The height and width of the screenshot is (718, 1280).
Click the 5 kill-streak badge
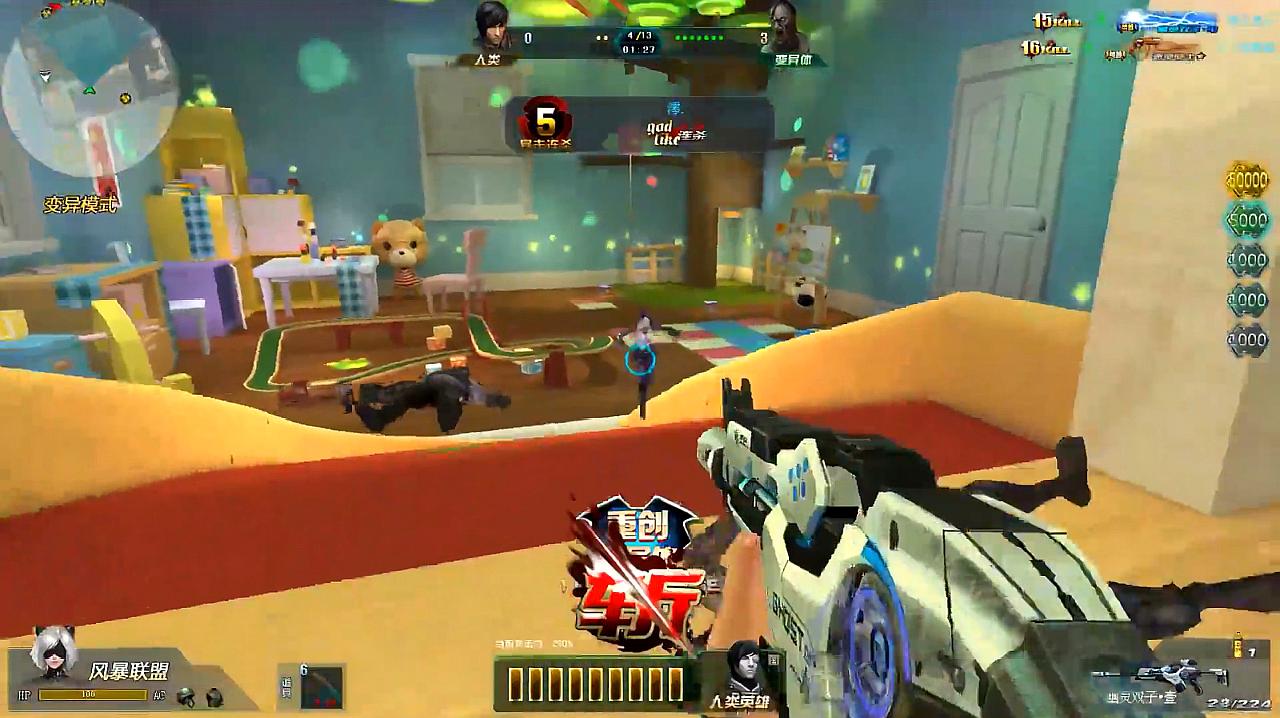pyautogui.click(x=545, y=124)
